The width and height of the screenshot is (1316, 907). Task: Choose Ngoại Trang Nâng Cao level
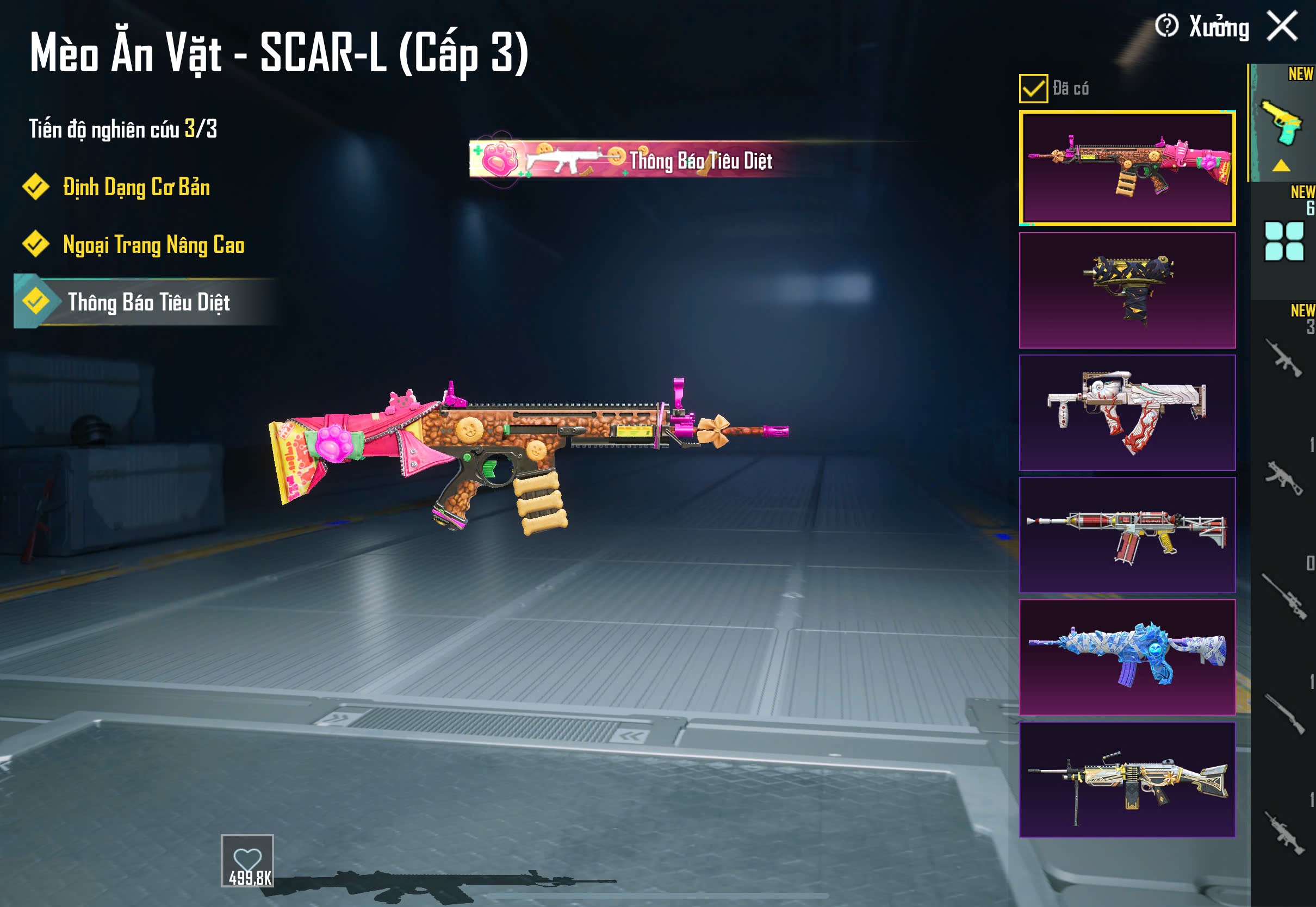tap(153, 245)
